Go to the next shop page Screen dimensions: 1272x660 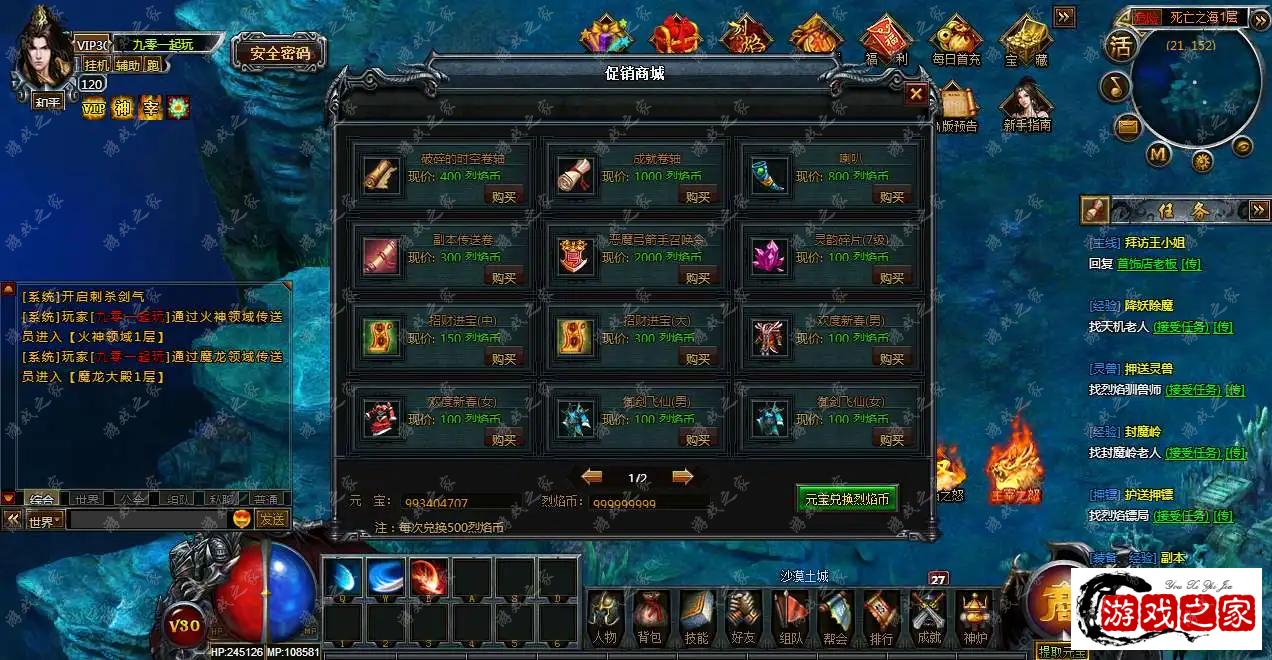coord(683,477)
